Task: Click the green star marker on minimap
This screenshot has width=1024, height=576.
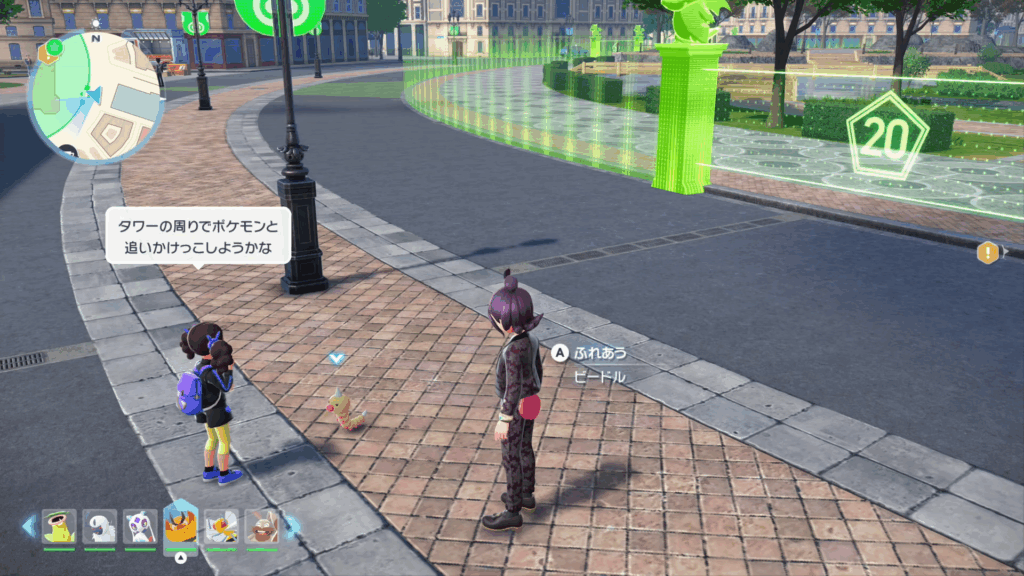Action: (x=54, y=47)
